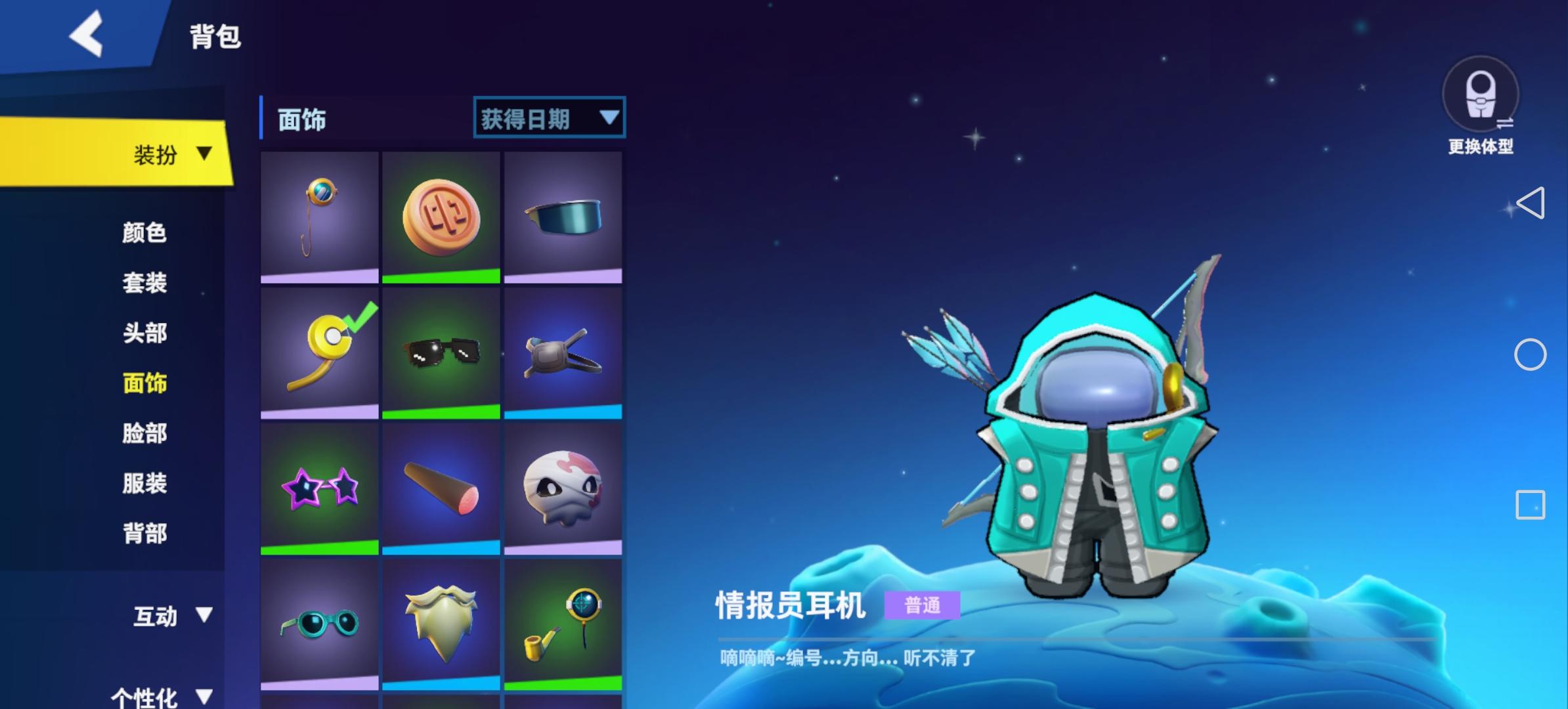Viewport: 1568px width, 709px height.
Task: Switch to the 服装 category tab
Action: 143,484
